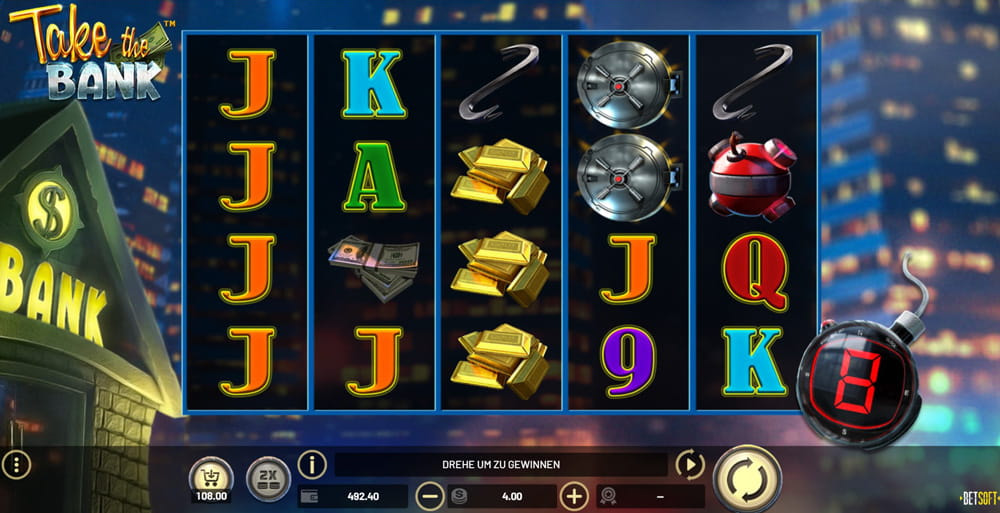The width and height of the screenshot is (1000, 513).
Task: Spin the reels with the large circular arrow button
Action: click(748, 479)
